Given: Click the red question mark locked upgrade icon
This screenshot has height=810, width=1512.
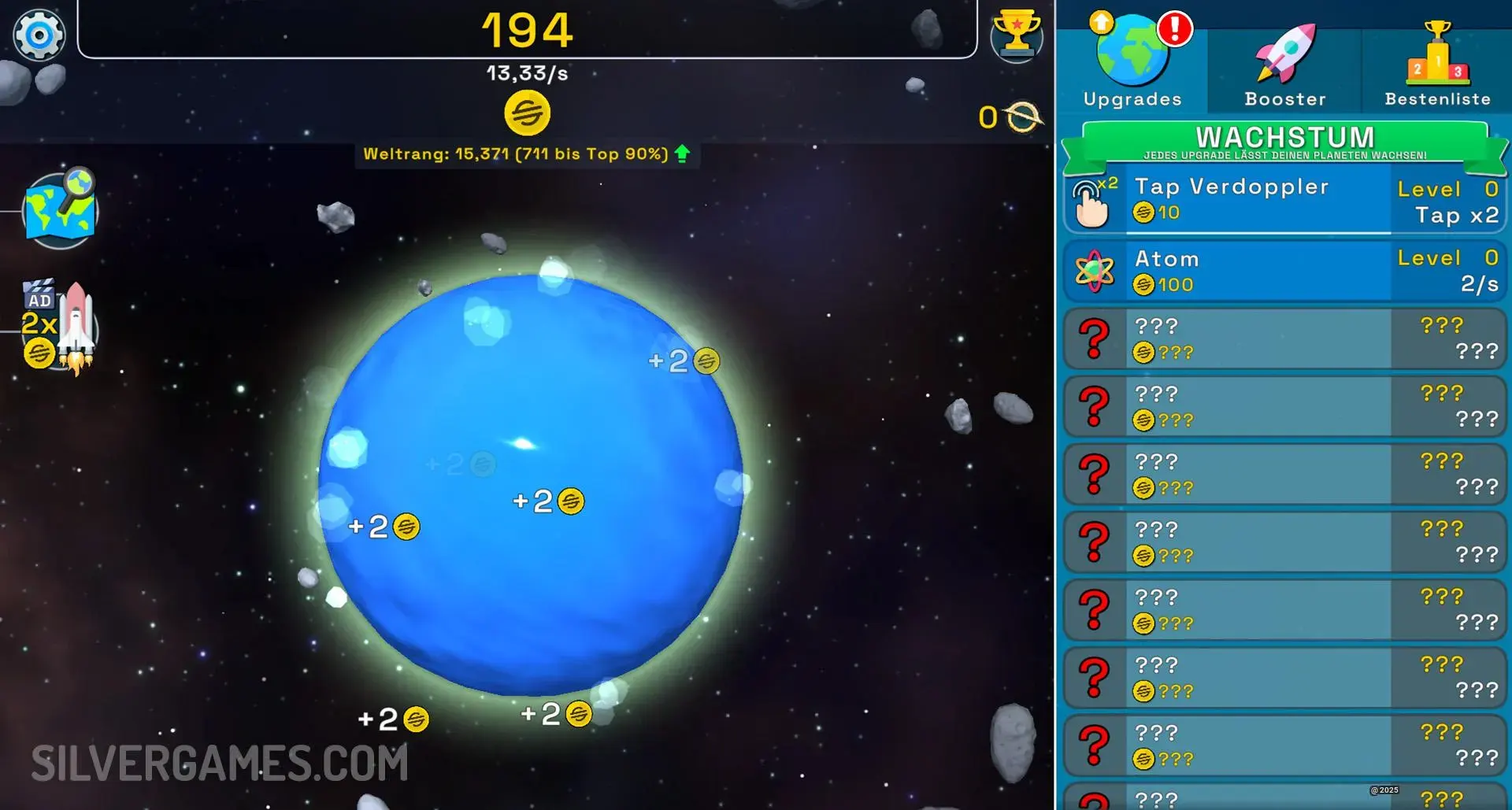Looking at the screenshot, I should click(x=1095, y=338).
